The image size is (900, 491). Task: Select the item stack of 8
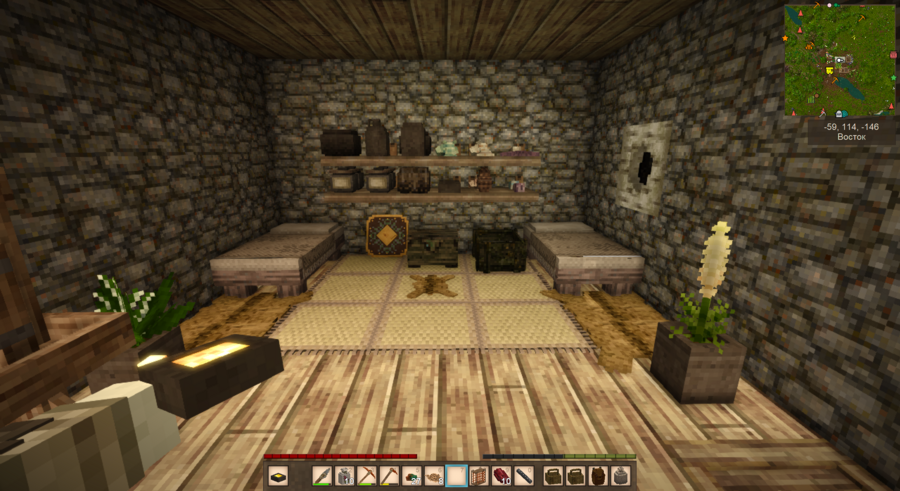click(x=434, y=476)
